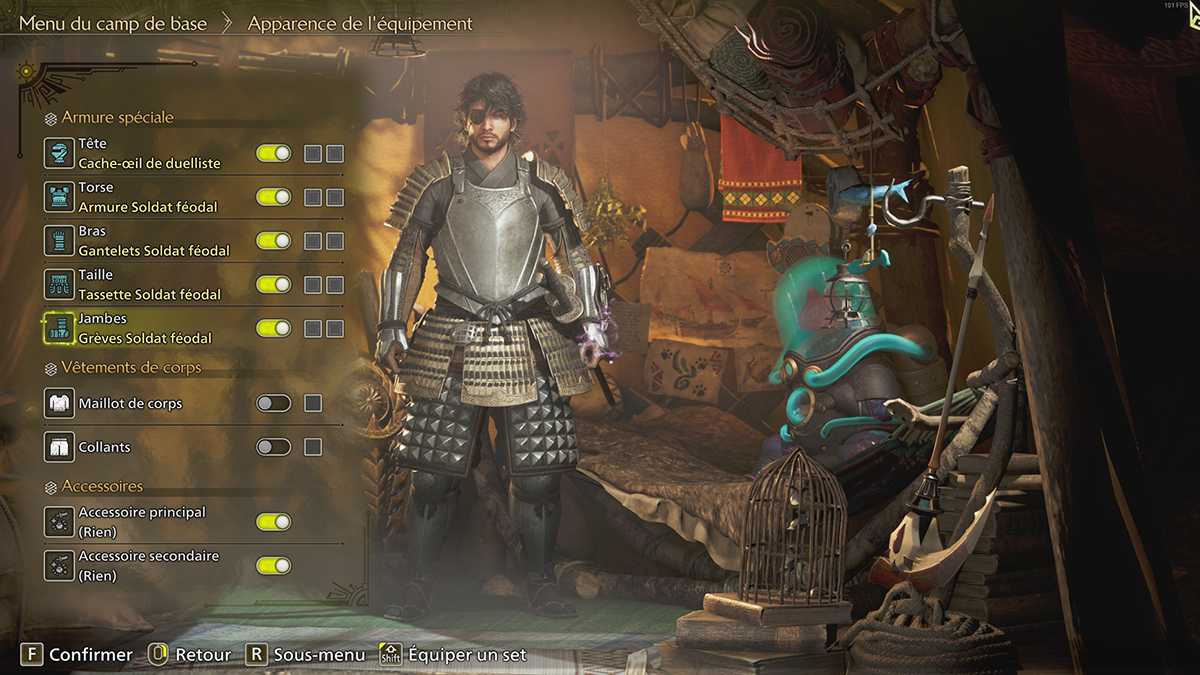
Task: Toggle the Accessoire principal switch
Action: (x=273, y=522)
